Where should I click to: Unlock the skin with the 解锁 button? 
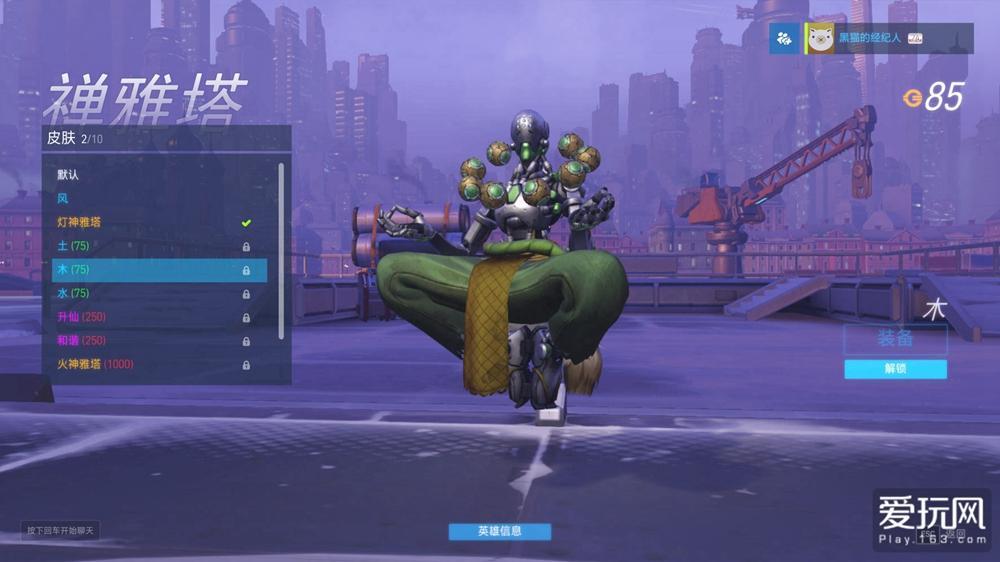pos(895,369)
